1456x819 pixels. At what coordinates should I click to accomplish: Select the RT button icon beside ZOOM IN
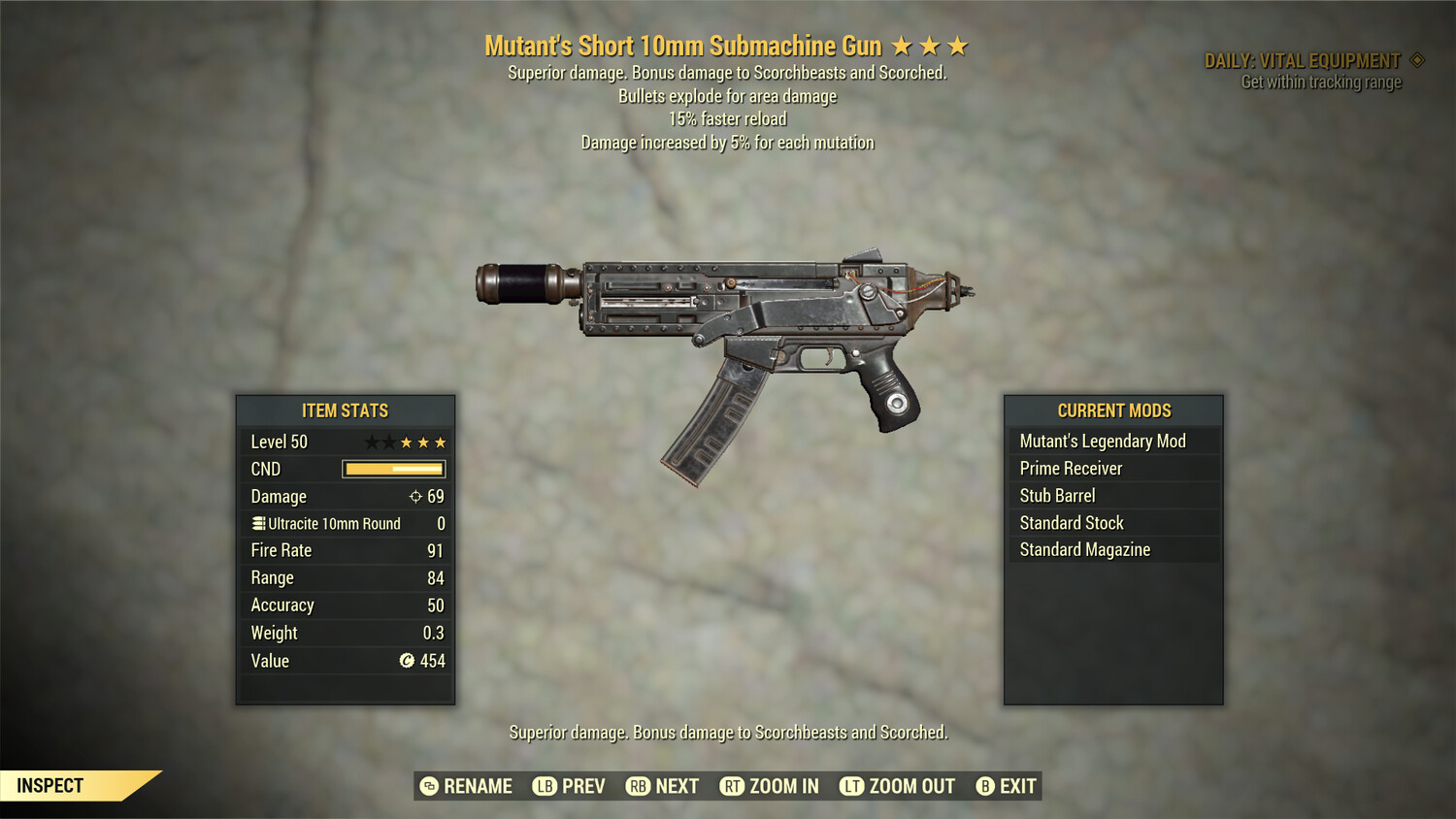731,786
